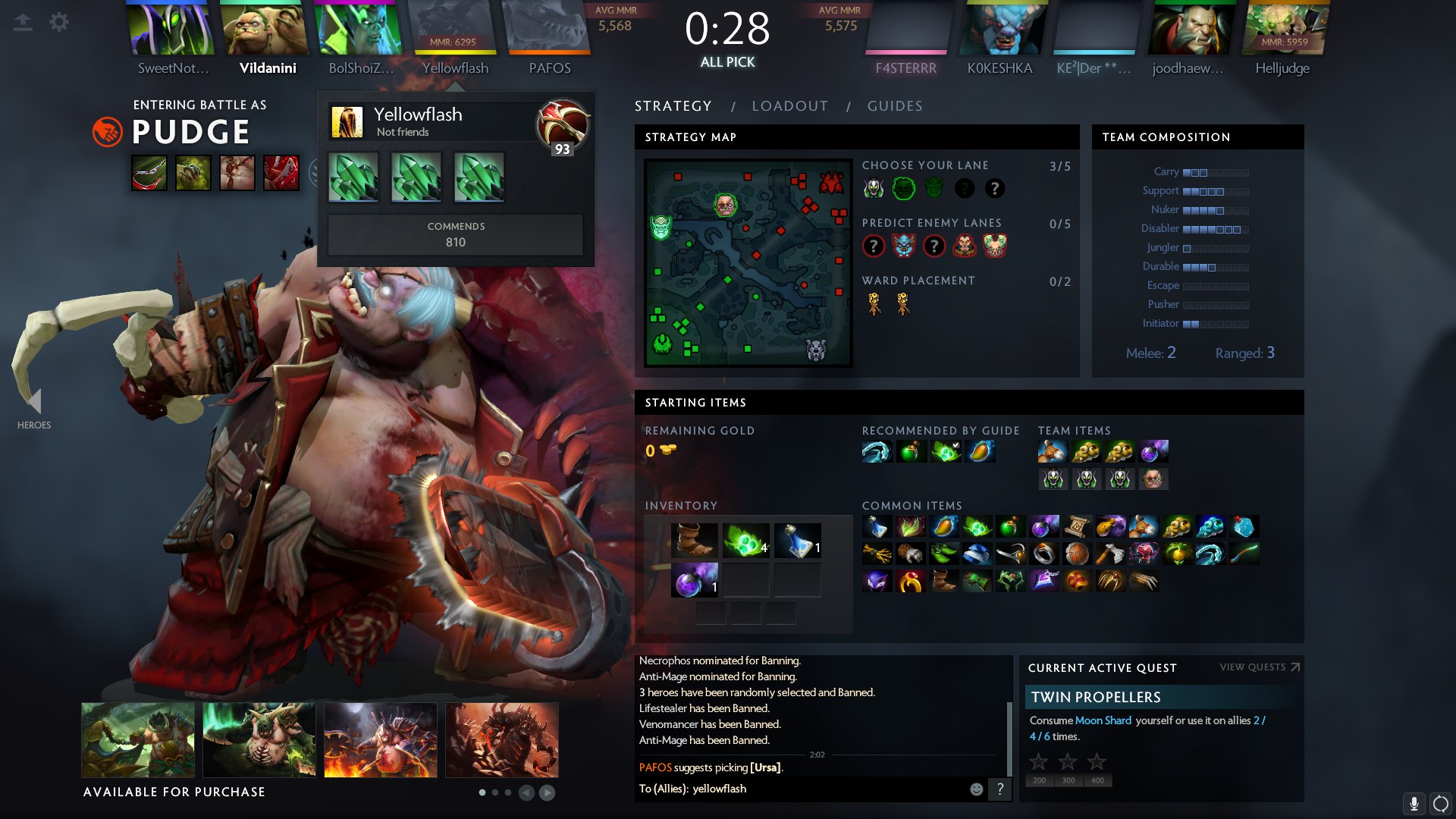The height and width of the screenshot is (819, 1456).
Task: Select the Tango stack in inventory
Action: 745,540
